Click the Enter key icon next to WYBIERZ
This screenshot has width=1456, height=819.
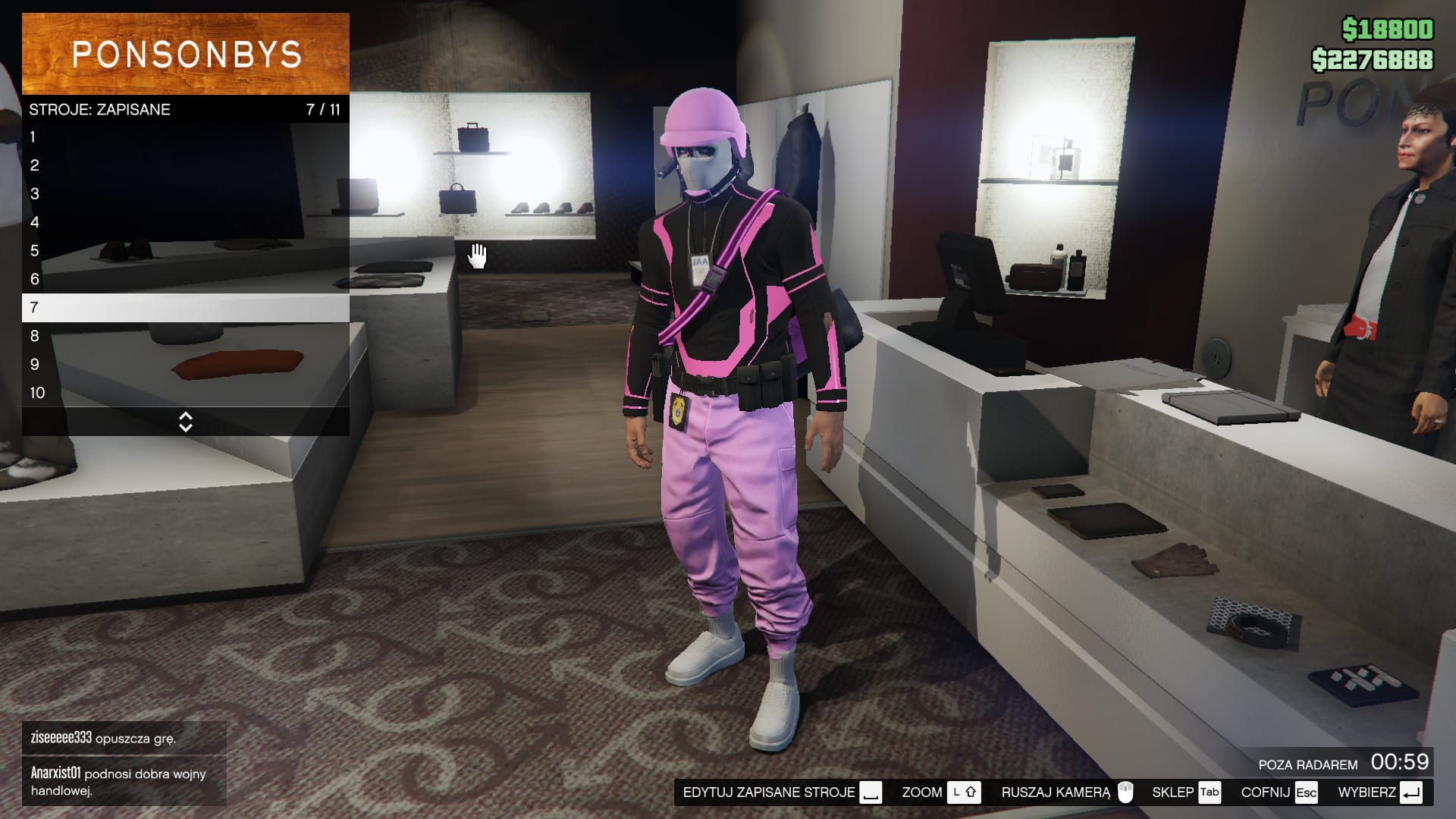coord(1410,792)
